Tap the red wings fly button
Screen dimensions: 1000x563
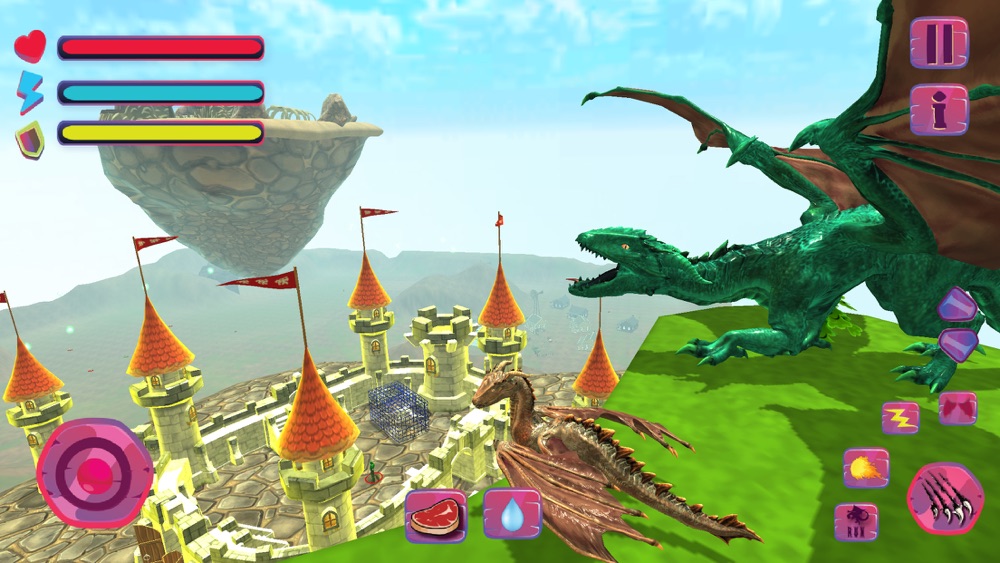(957, 408)
